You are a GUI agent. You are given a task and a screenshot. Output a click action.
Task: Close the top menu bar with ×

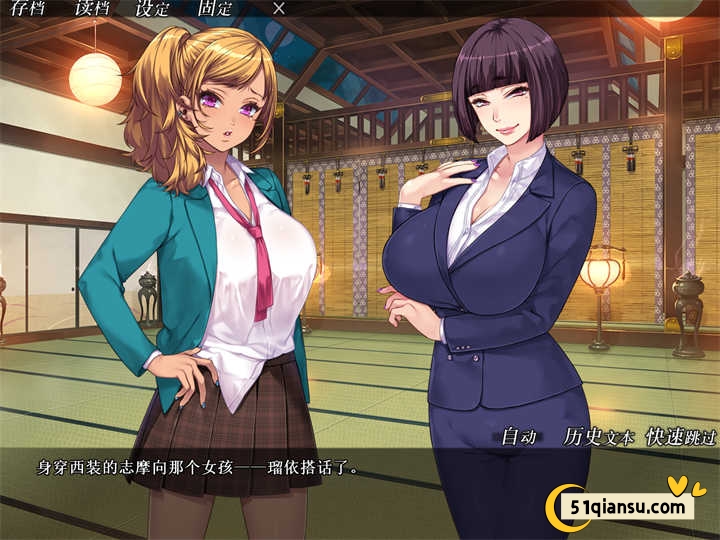coord(279,8)
